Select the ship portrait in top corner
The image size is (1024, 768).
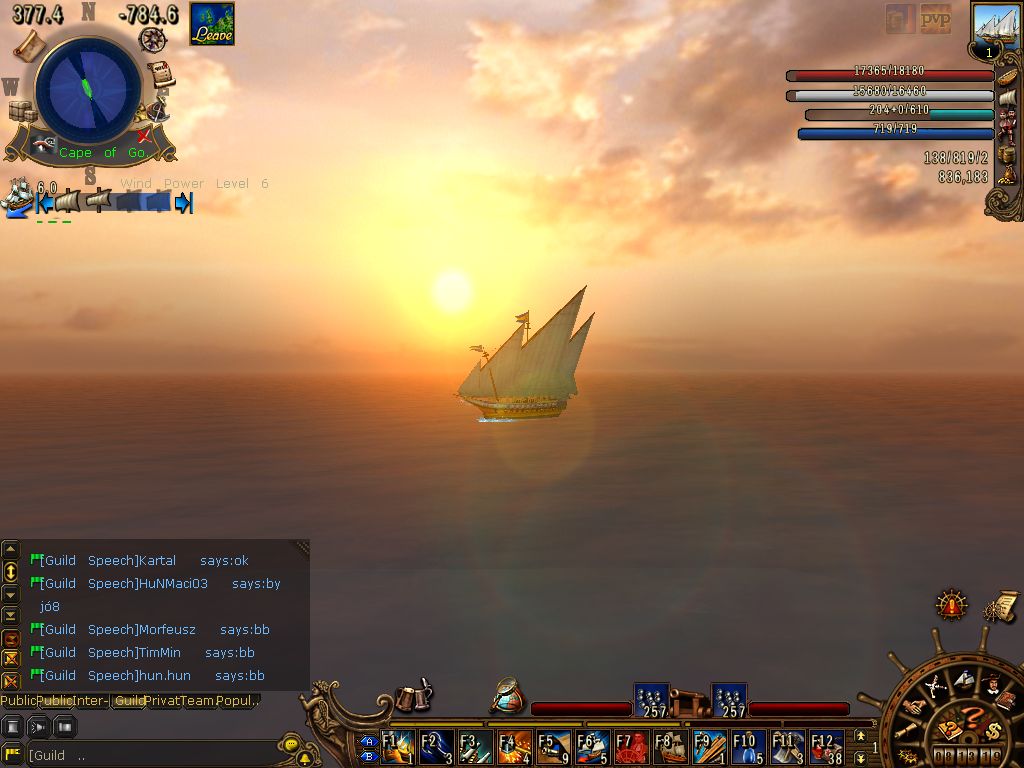point(997,26)
